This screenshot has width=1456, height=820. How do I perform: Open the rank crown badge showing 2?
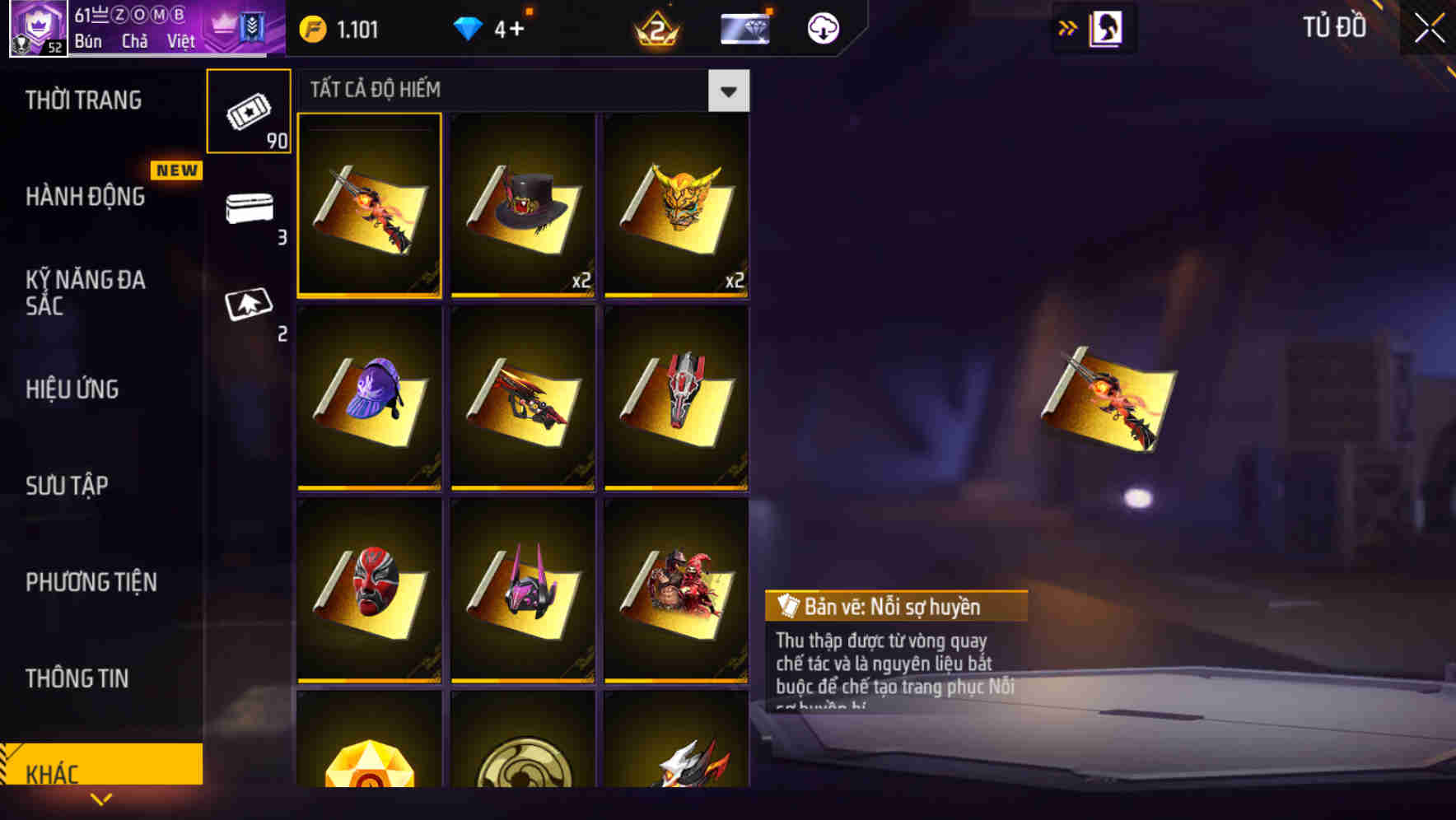[656, 28]
